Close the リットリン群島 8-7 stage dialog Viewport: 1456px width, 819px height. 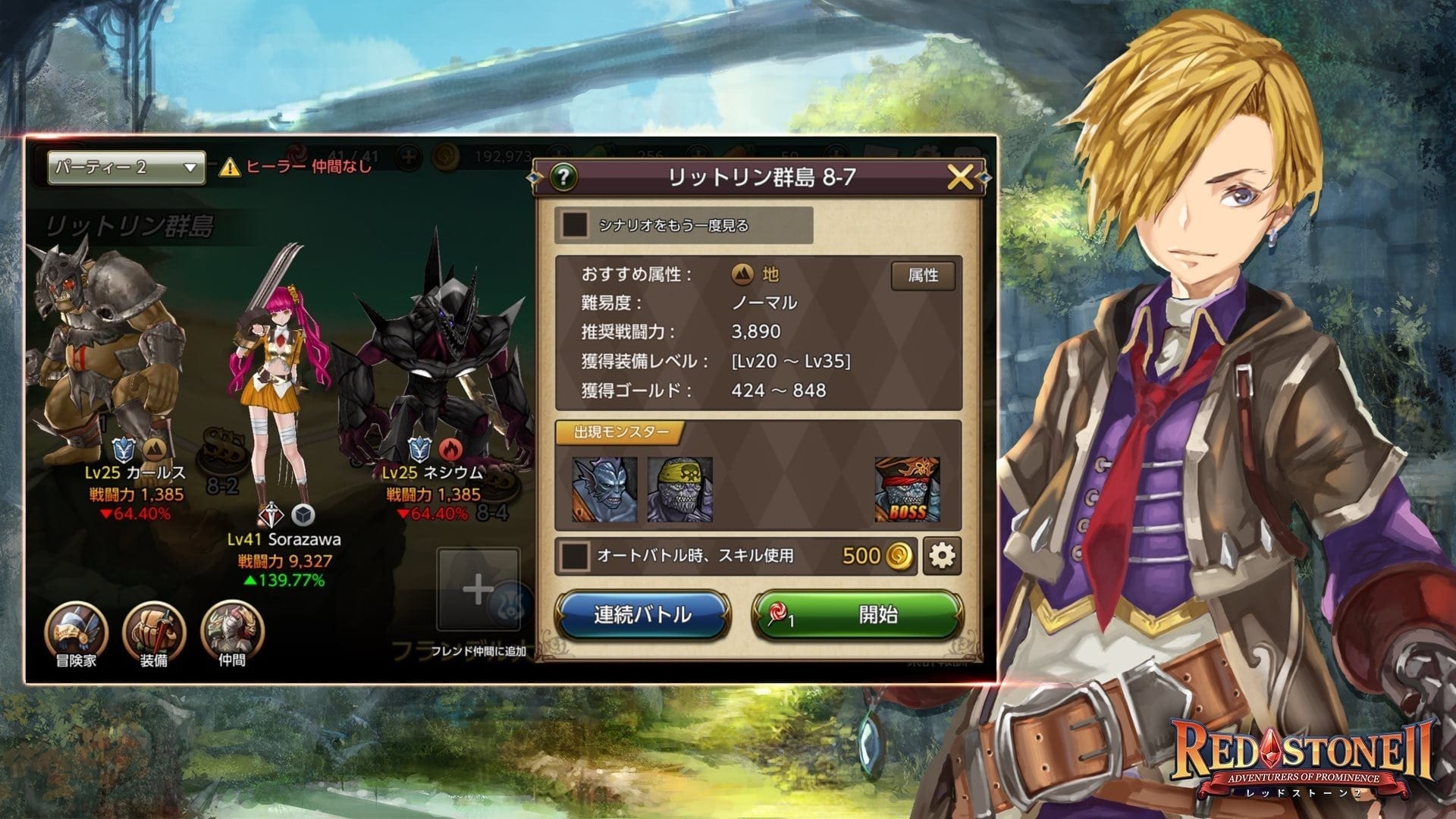(959, 177)
